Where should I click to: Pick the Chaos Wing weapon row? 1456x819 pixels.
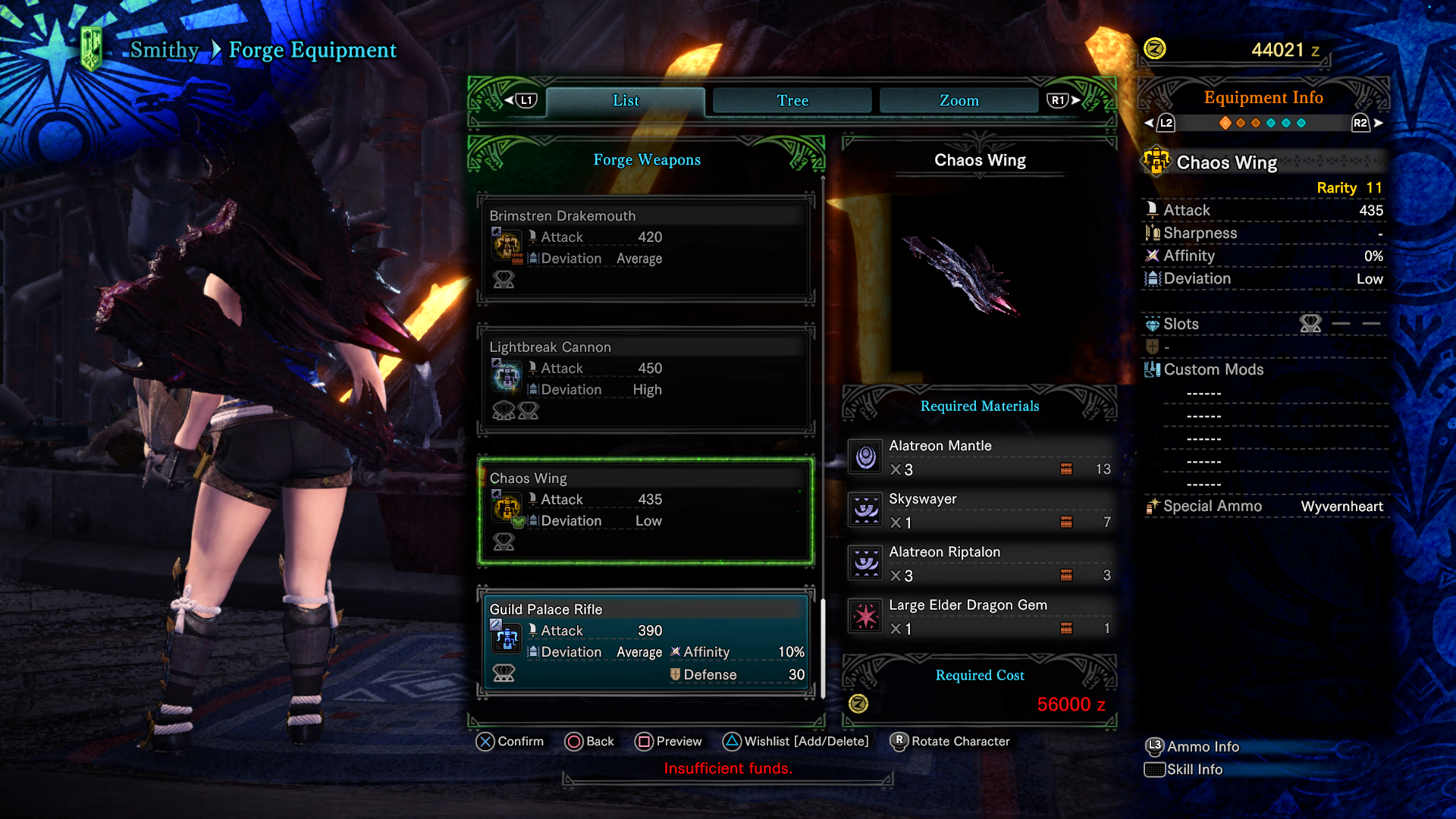(646, 510)
